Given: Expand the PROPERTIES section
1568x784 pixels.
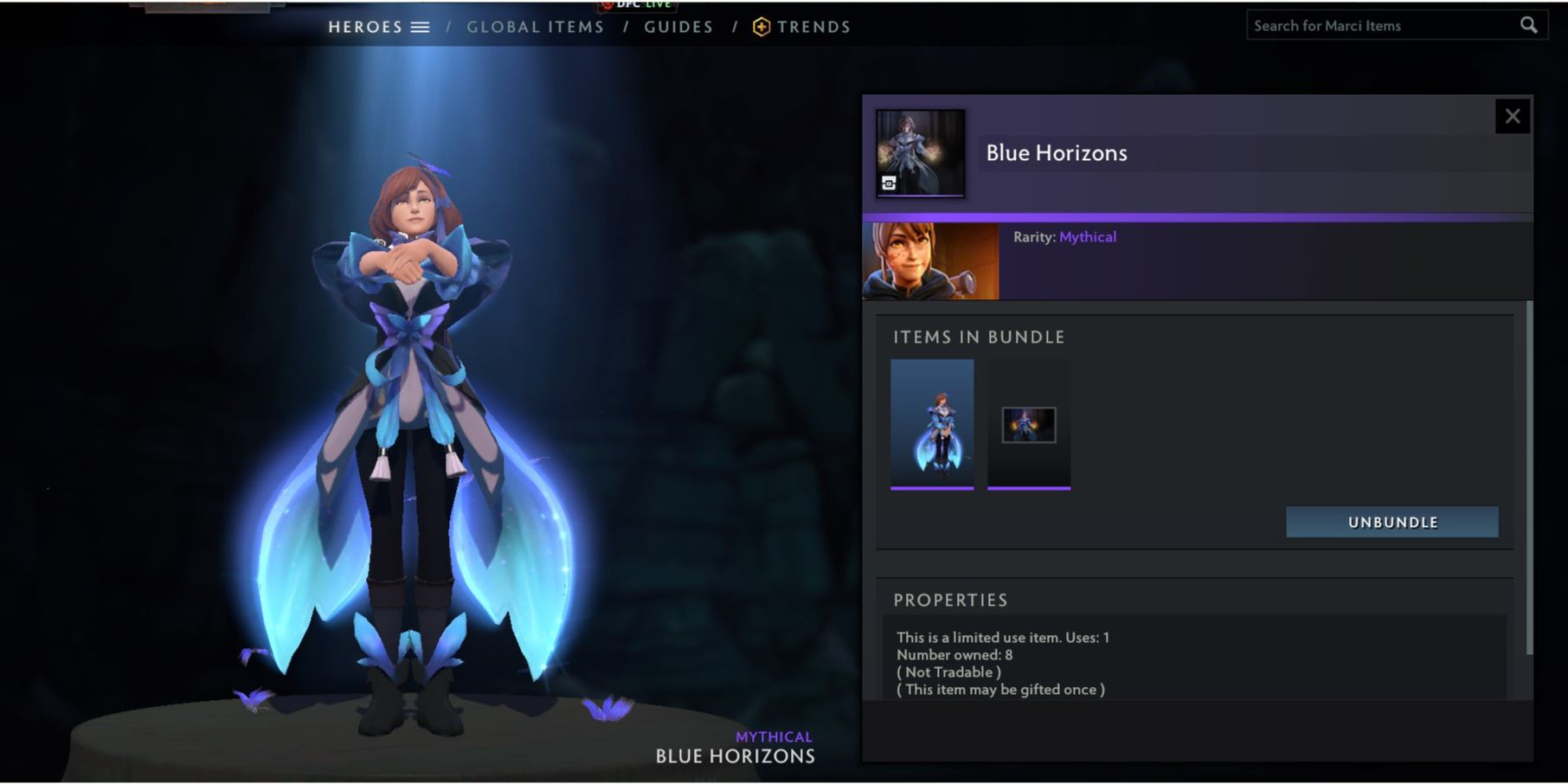Looking at the screenshot, I should (952, 600).
